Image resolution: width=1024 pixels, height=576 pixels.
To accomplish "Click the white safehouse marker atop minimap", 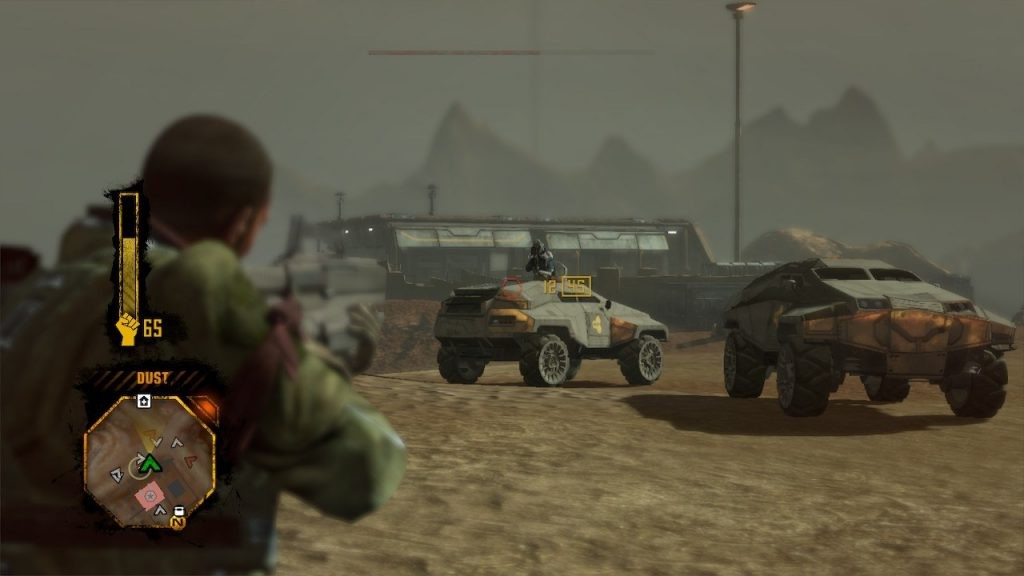I will pyautogui.click(x=144, y=401).
